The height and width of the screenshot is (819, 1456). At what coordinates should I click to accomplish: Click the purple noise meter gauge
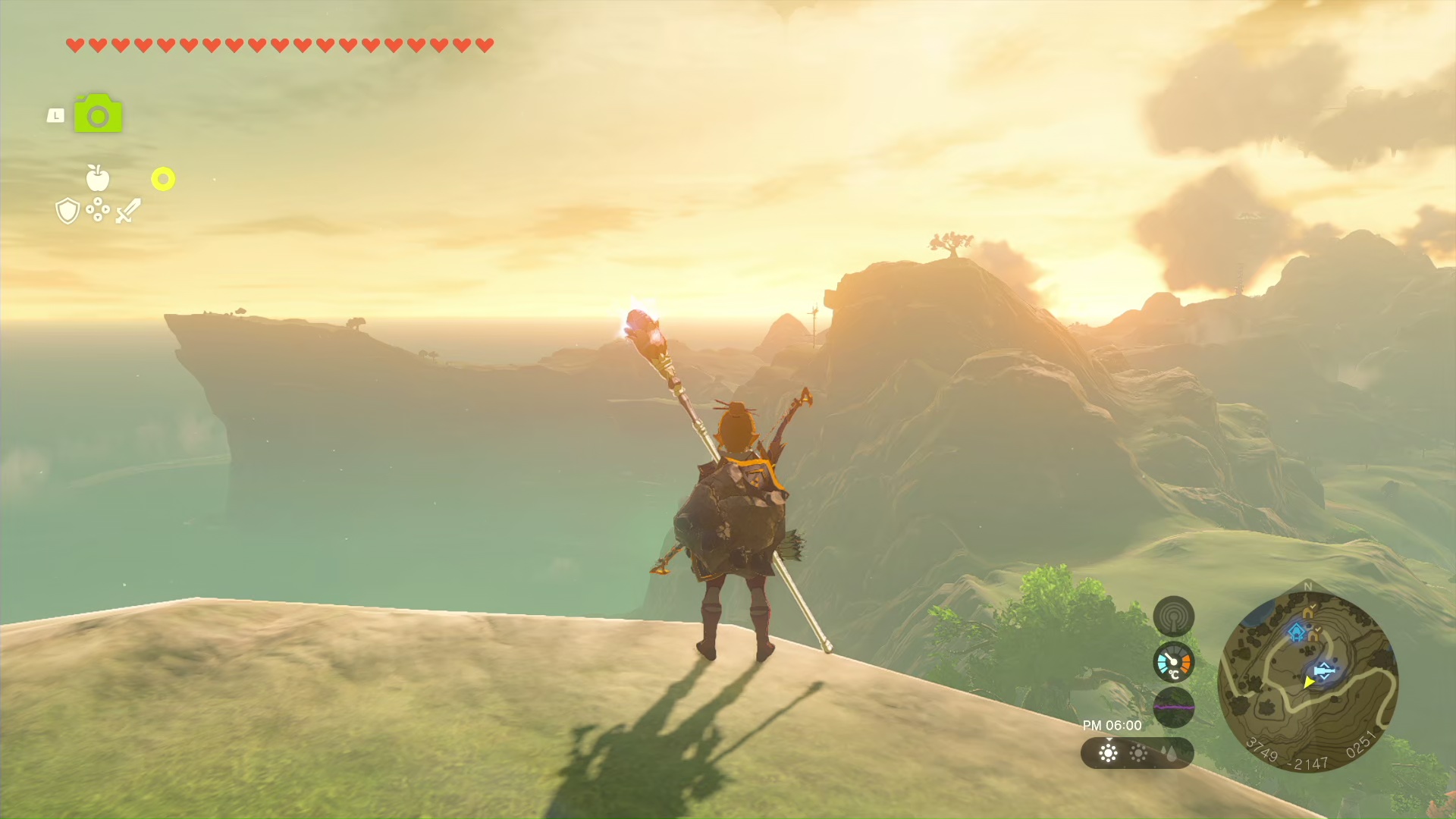pyautogui.click(x=1173, y=707)
